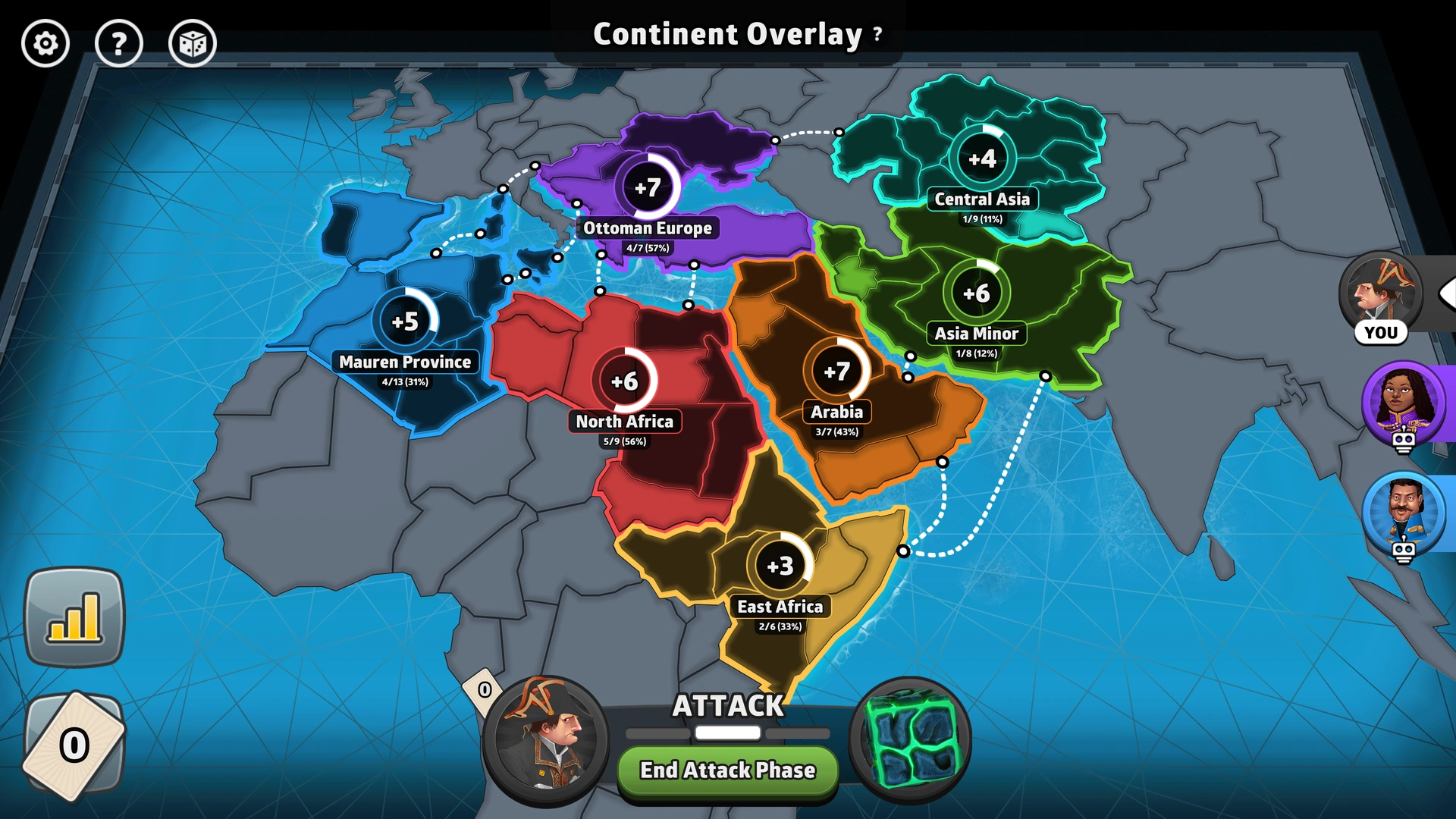Click the question mark help icon

(x=120, y=44)
